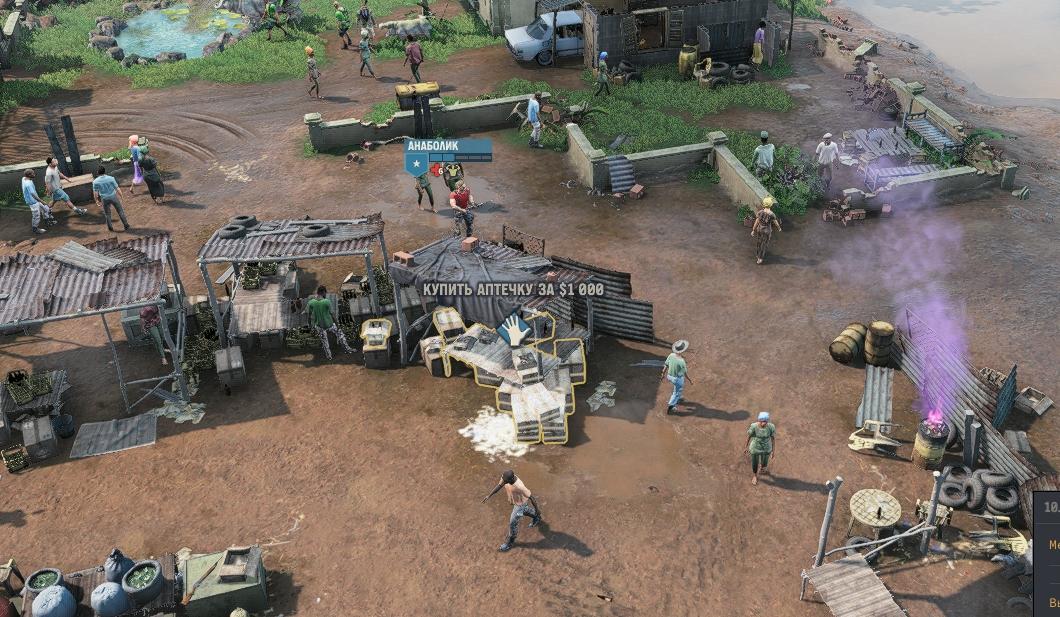
Task: Click the star rank badge under АНАБОЛИК
Action: (x=415, y=162)
